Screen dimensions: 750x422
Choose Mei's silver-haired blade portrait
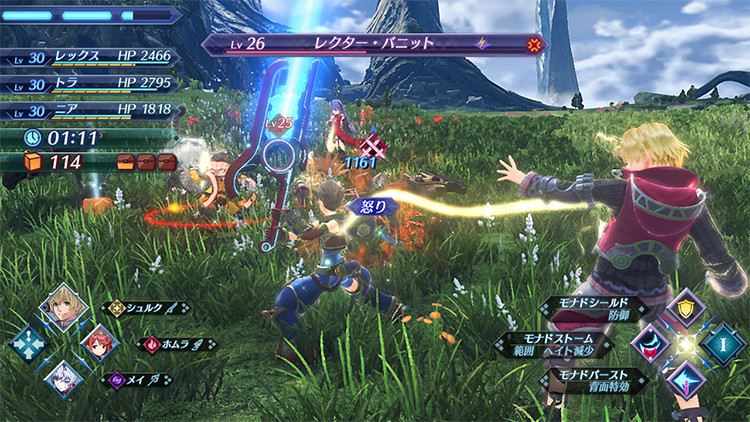click(x=63, y=378)
